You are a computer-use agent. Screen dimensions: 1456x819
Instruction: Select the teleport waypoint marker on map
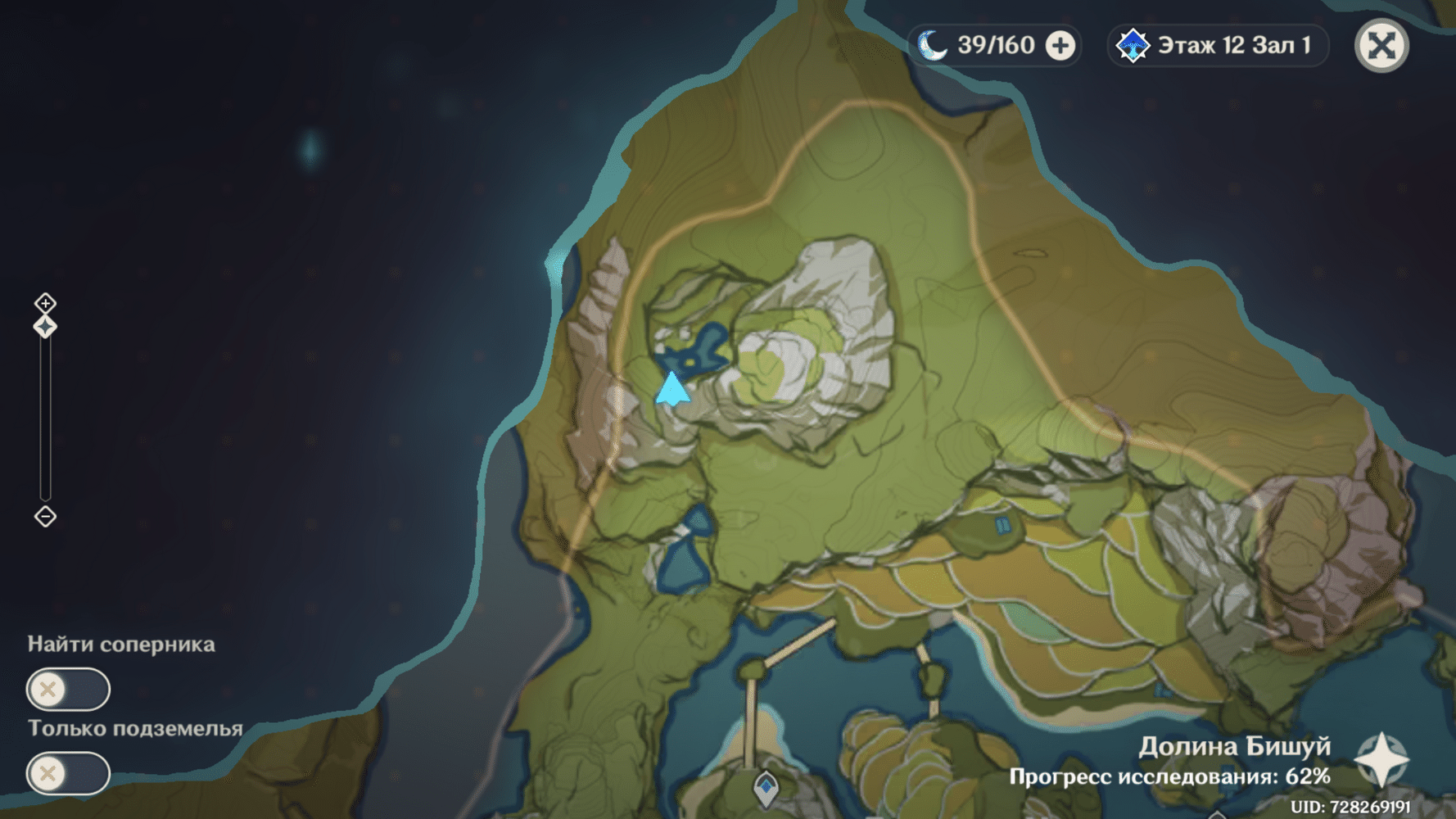click(766, 787)
